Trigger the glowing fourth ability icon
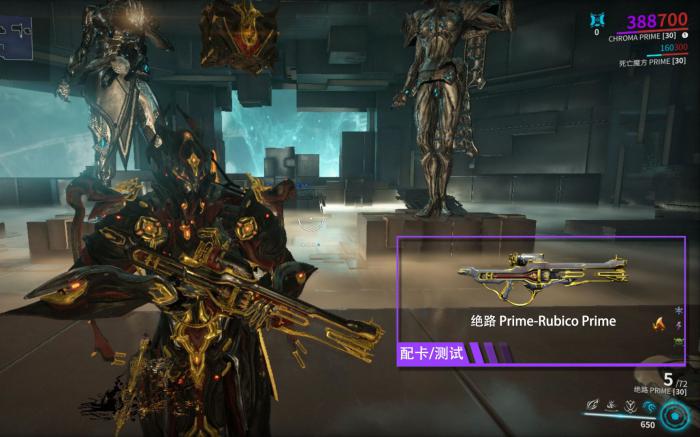700x437 pixels. 648,406
